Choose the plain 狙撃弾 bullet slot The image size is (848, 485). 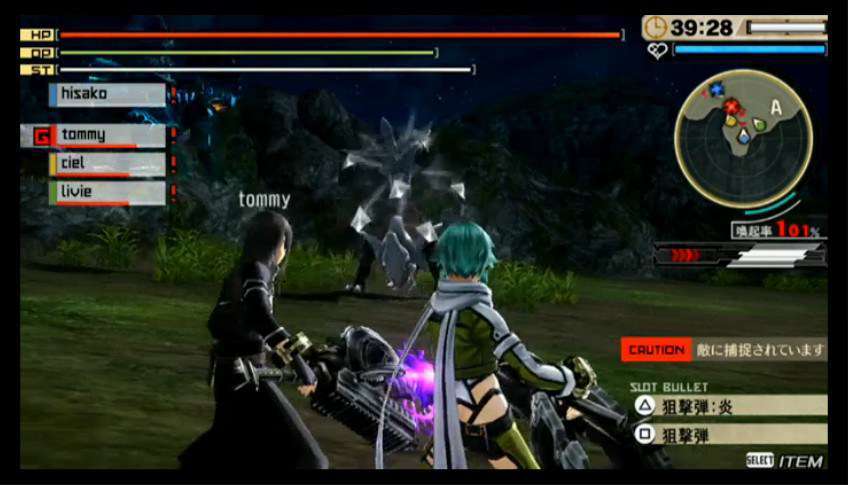pos(728,434)
